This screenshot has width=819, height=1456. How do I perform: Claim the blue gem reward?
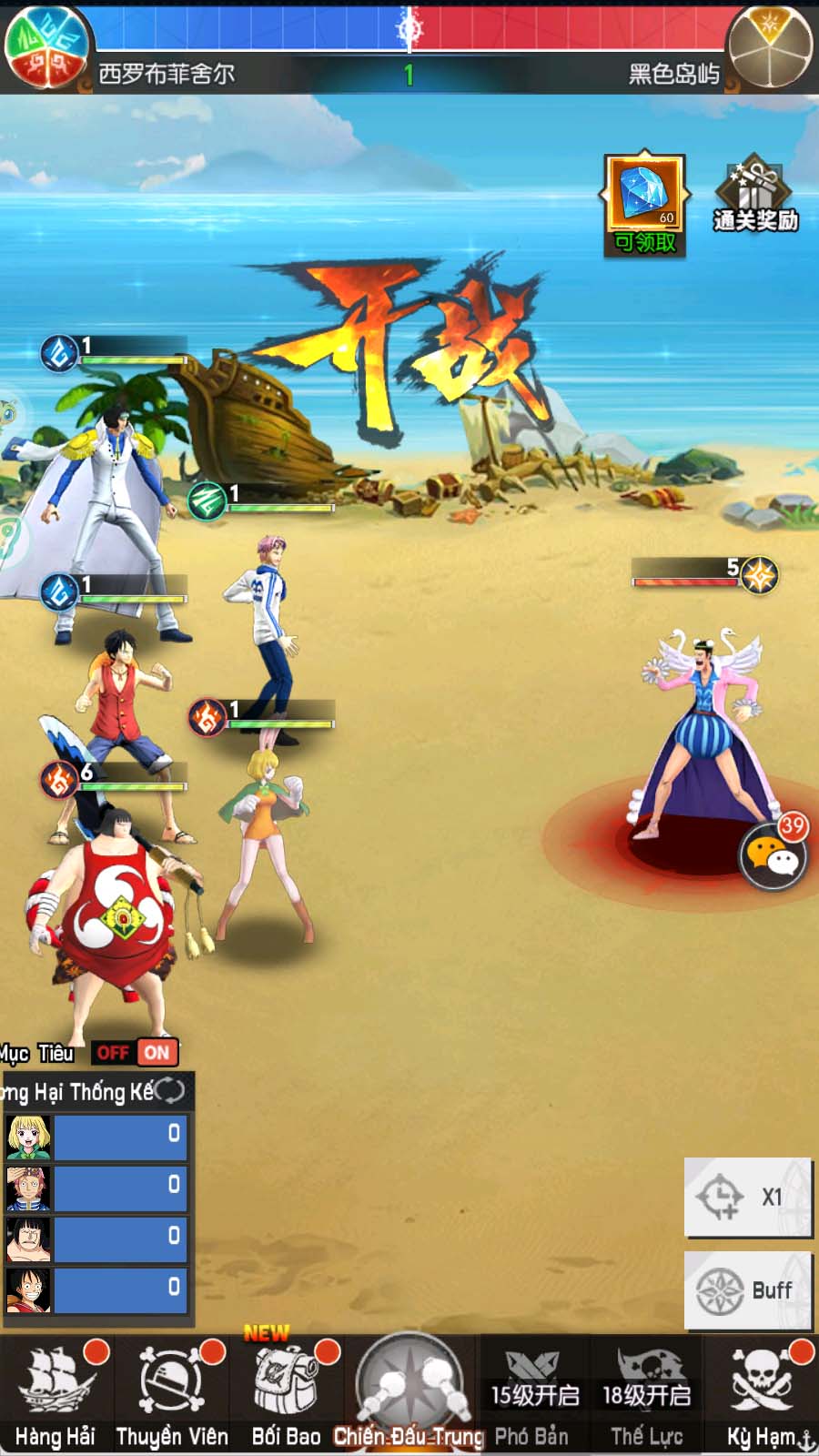click(x=644, y=205)
